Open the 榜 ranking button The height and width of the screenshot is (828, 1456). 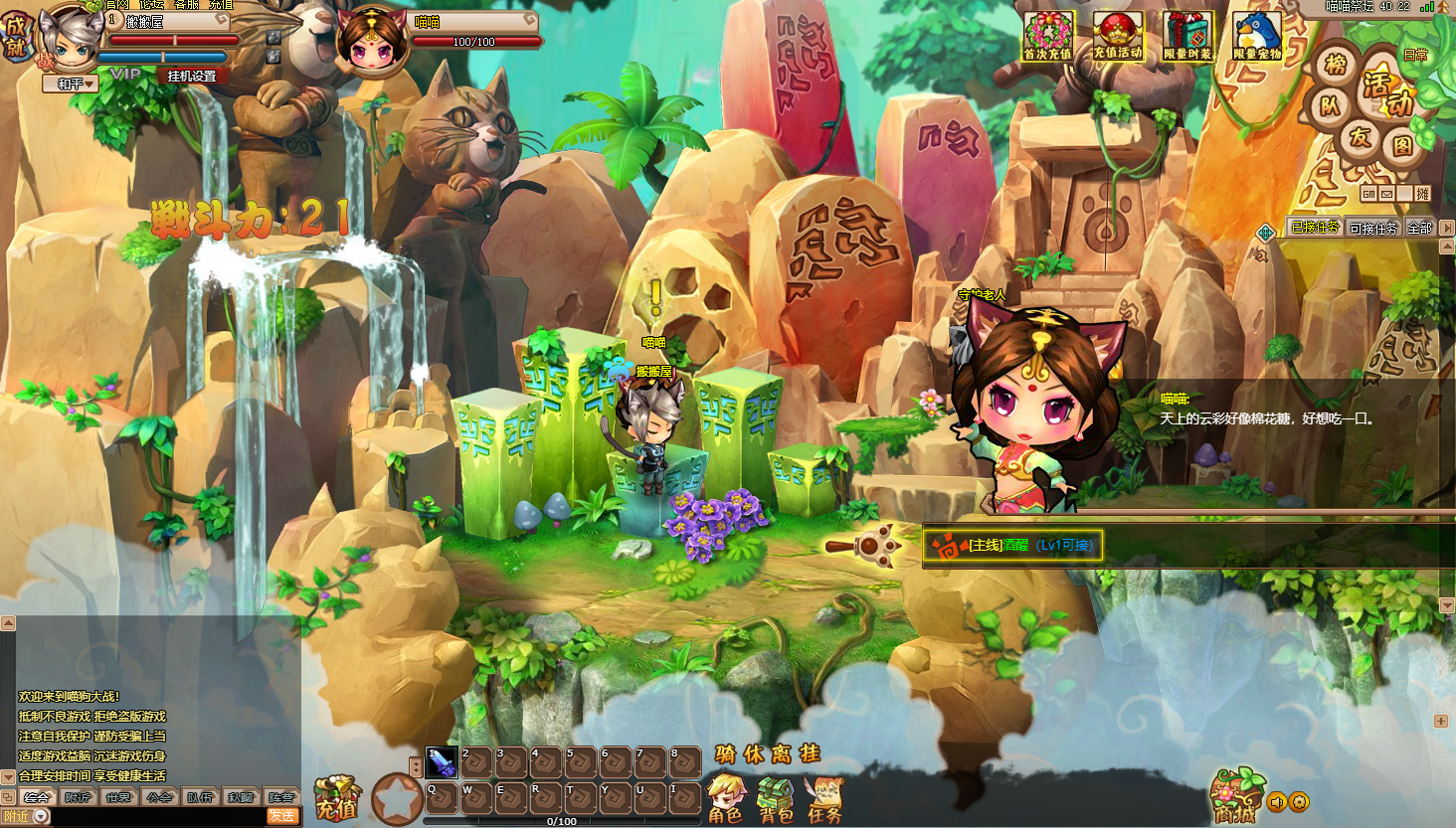tap(1336, 66)
